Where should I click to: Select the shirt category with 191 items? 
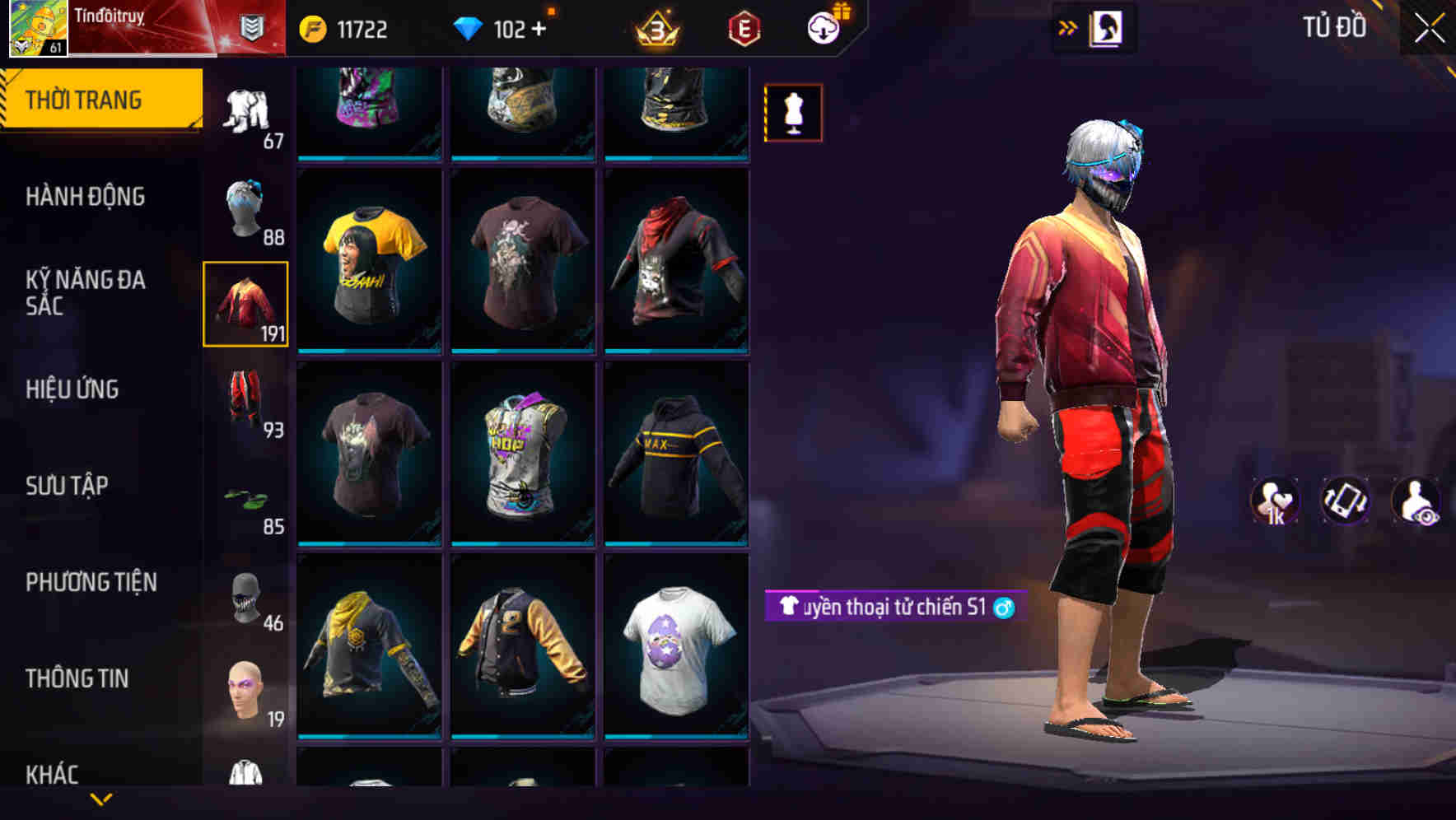pyautogui.click(x=245, y=305)
